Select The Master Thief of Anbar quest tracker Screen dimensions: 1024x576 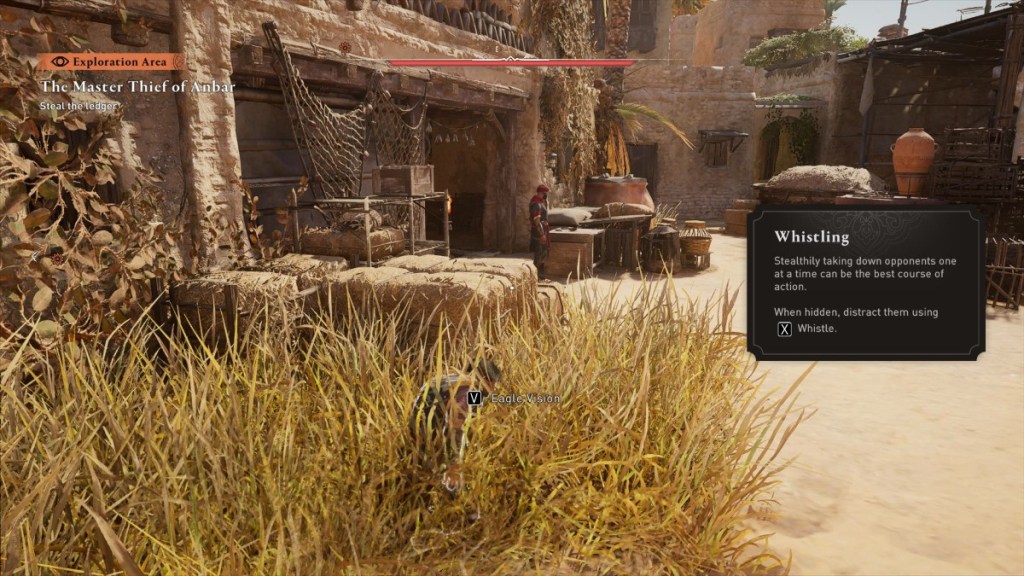tap(138, 87)
